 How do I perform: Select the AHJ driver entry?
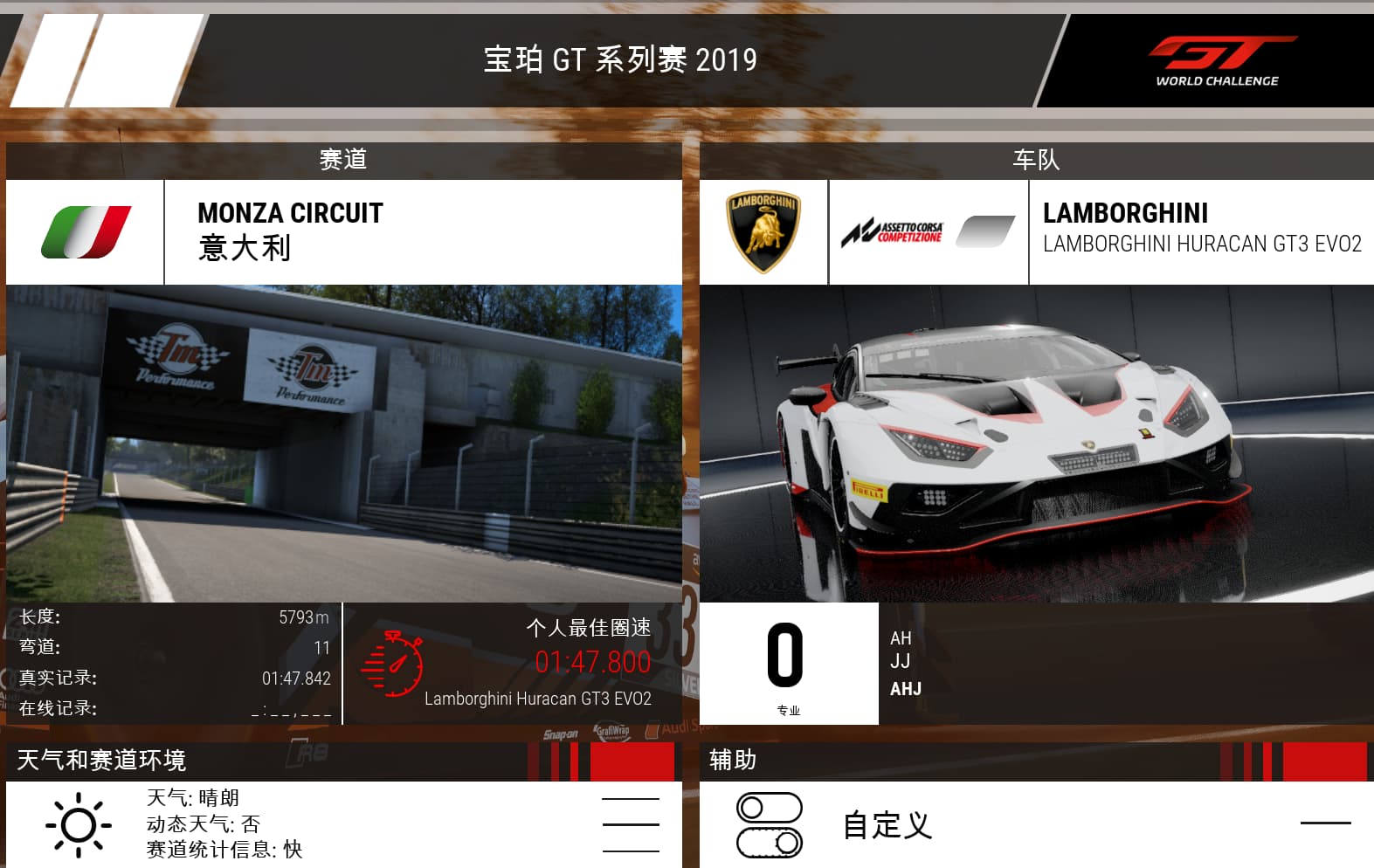[x=906, y=689]
